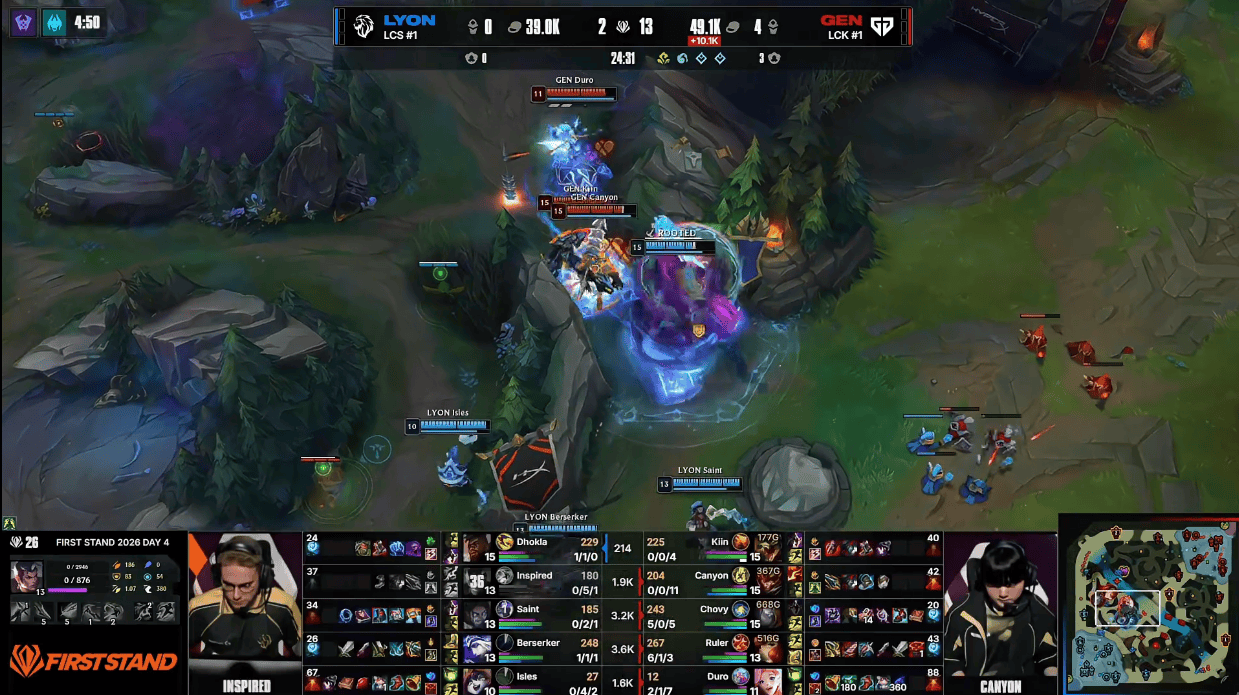The width and height of the screenshot is (1239, 695).
Task: Select the purple Baron objective timer icon
Action: click(x=24, y=22)
